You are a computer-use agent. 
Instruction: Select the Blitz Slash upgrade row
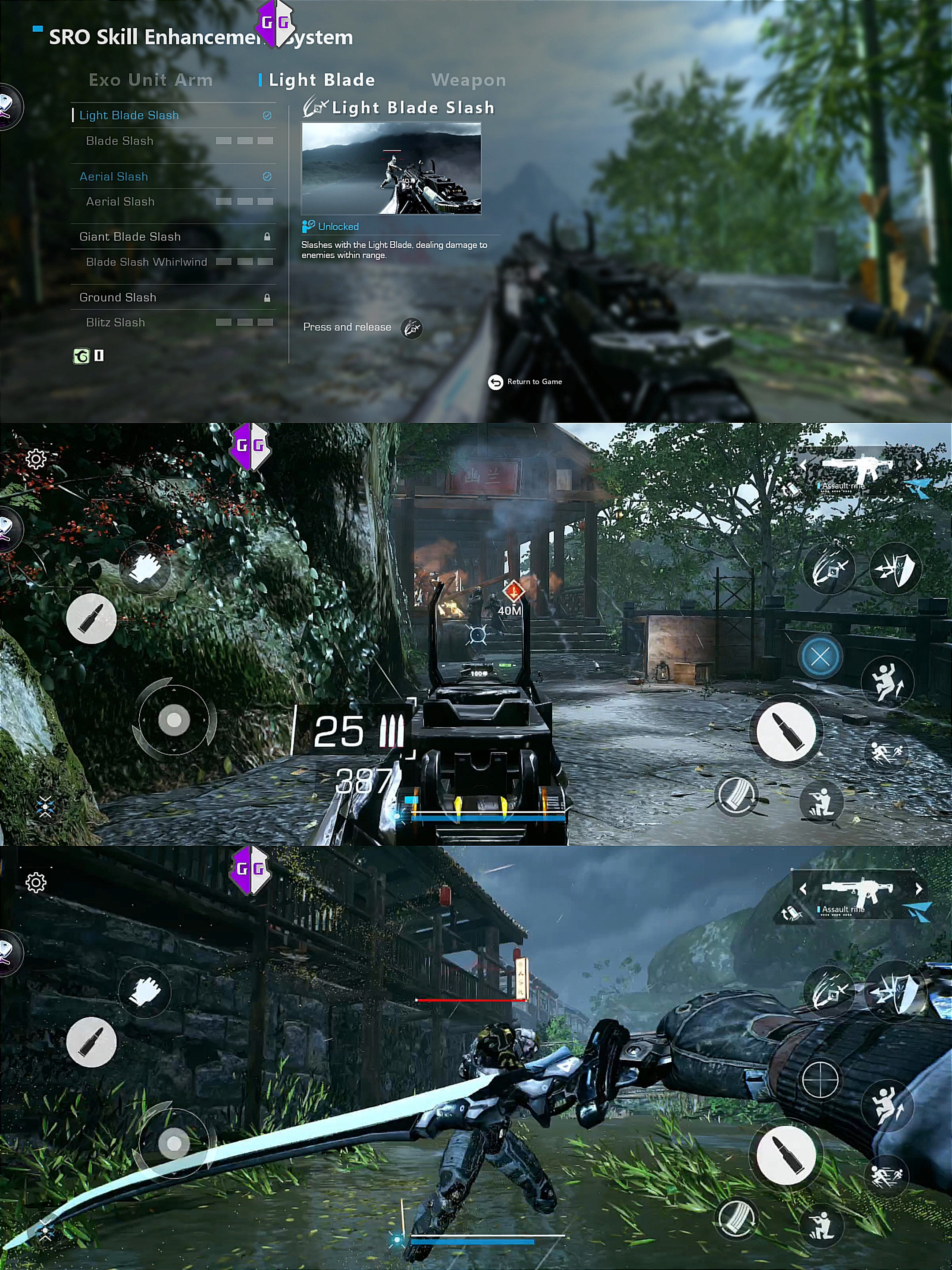[115, 323]
